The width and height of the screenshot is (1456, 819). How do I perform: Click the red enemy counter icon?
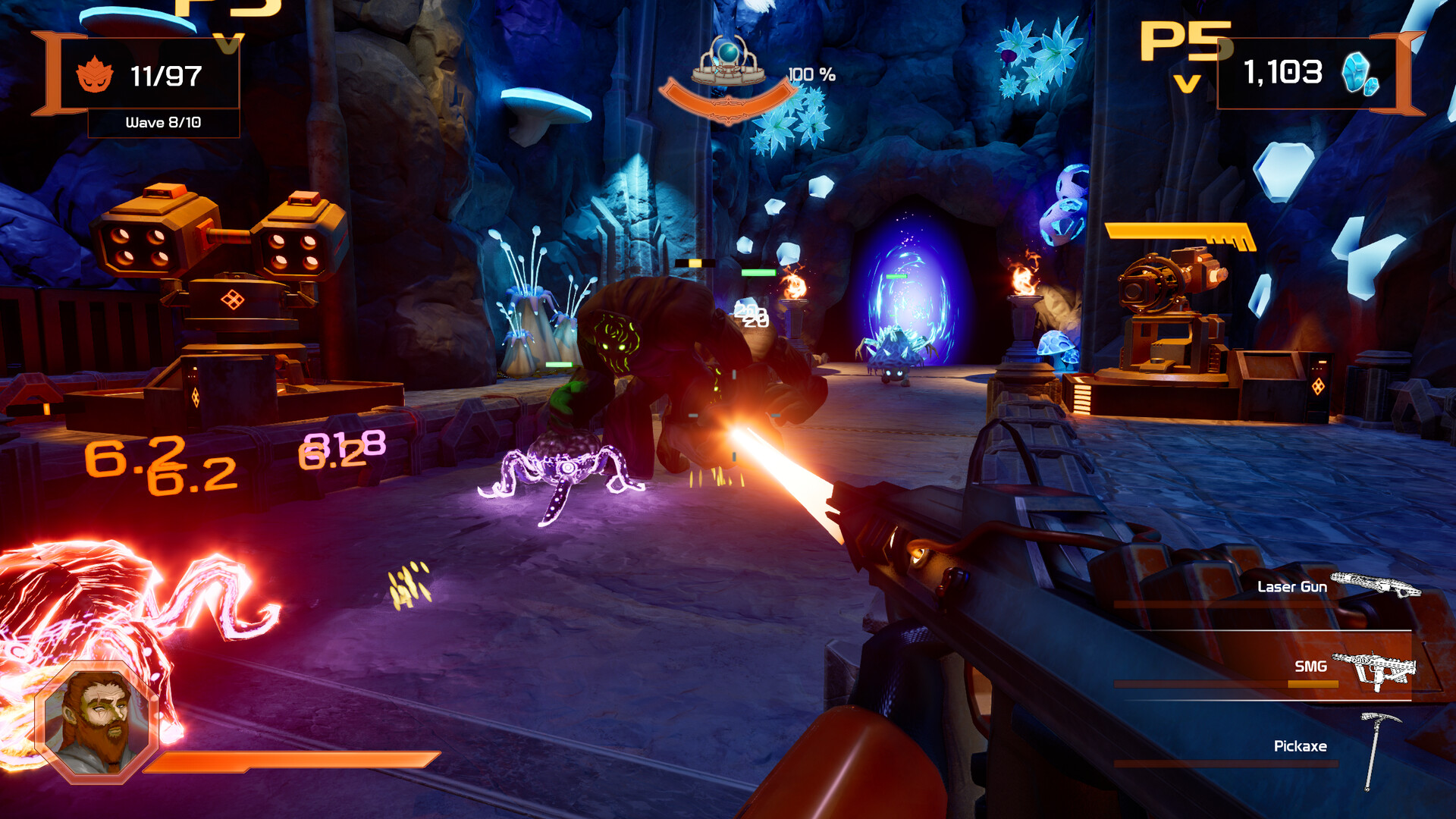click(x=95, y=75)
